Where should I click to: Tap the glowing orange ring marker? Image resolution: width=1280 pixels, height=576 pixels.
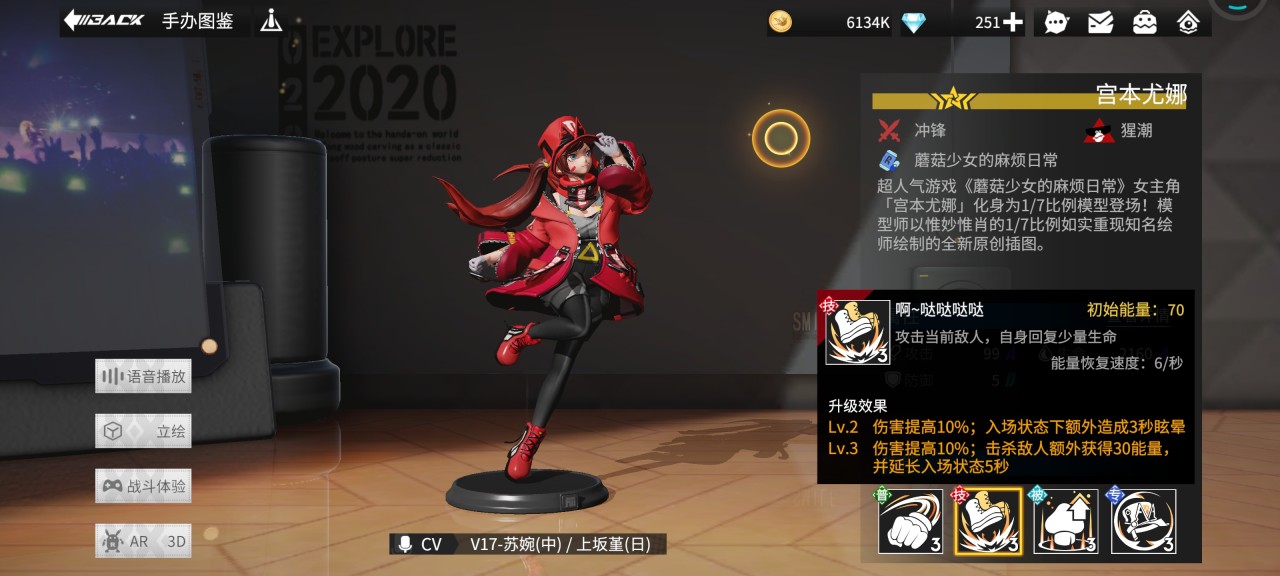pyautogui.click(x=781, y=138)
